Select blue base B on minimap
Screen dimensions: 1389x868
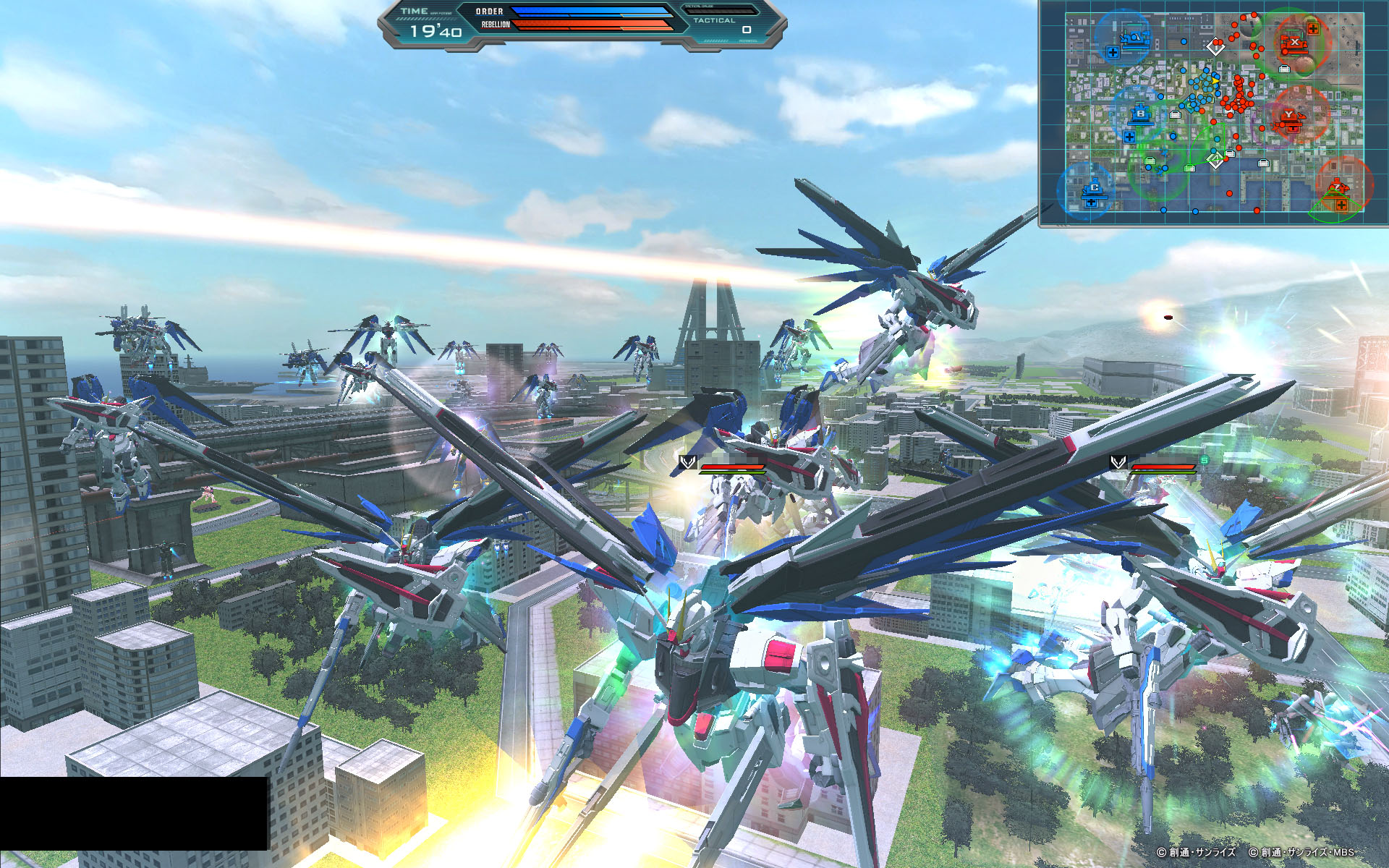1141,114
